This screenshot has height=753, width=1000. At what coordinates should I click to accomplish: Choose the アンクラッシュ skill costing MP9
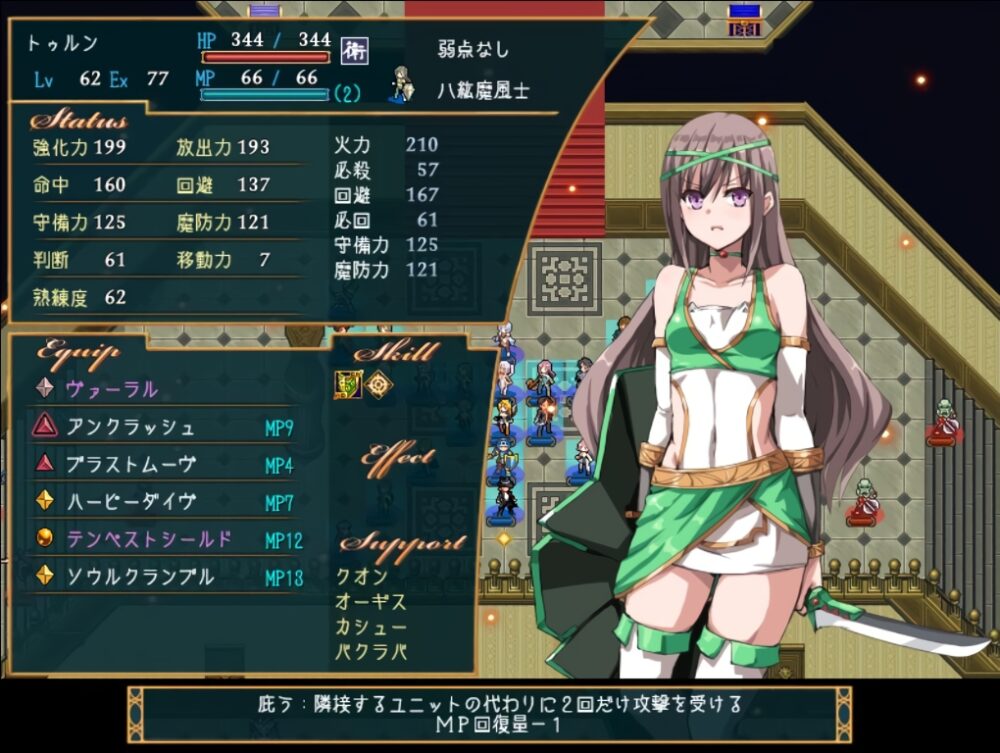pos(130,427)
